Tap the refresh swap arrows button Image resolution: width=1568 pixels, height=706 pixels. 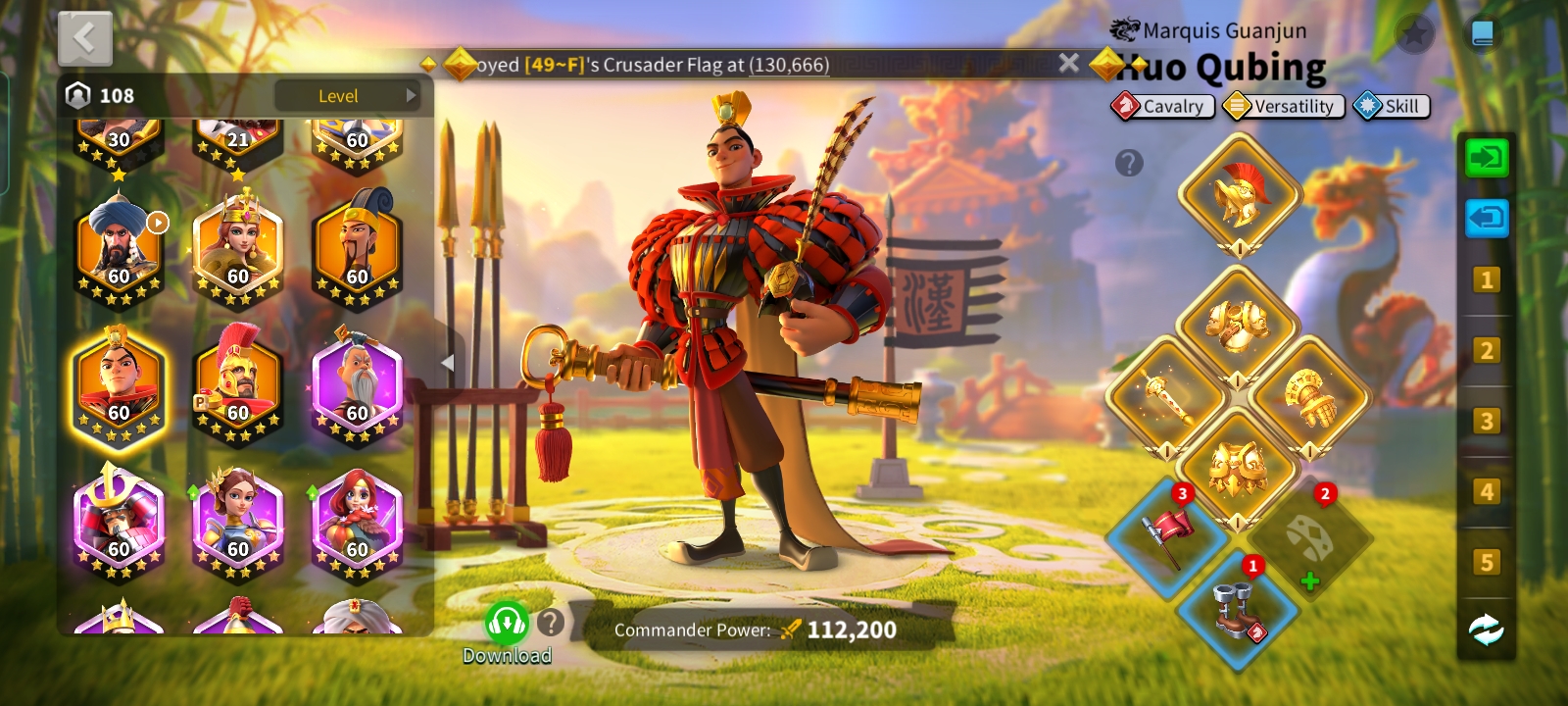[x=1486, y=630]
